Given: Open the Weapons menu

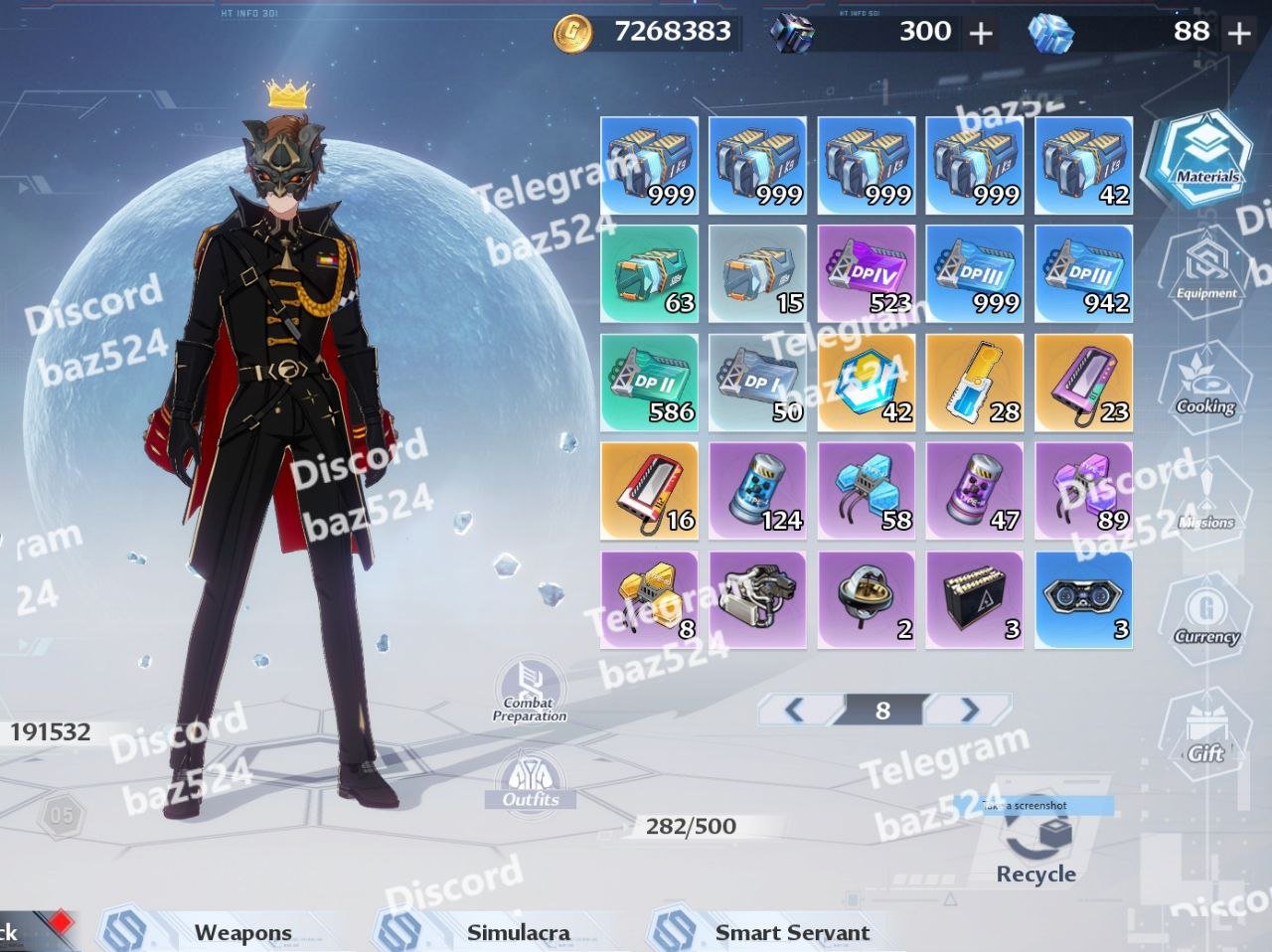Looking at the screenshot, I should pos(241,932).
